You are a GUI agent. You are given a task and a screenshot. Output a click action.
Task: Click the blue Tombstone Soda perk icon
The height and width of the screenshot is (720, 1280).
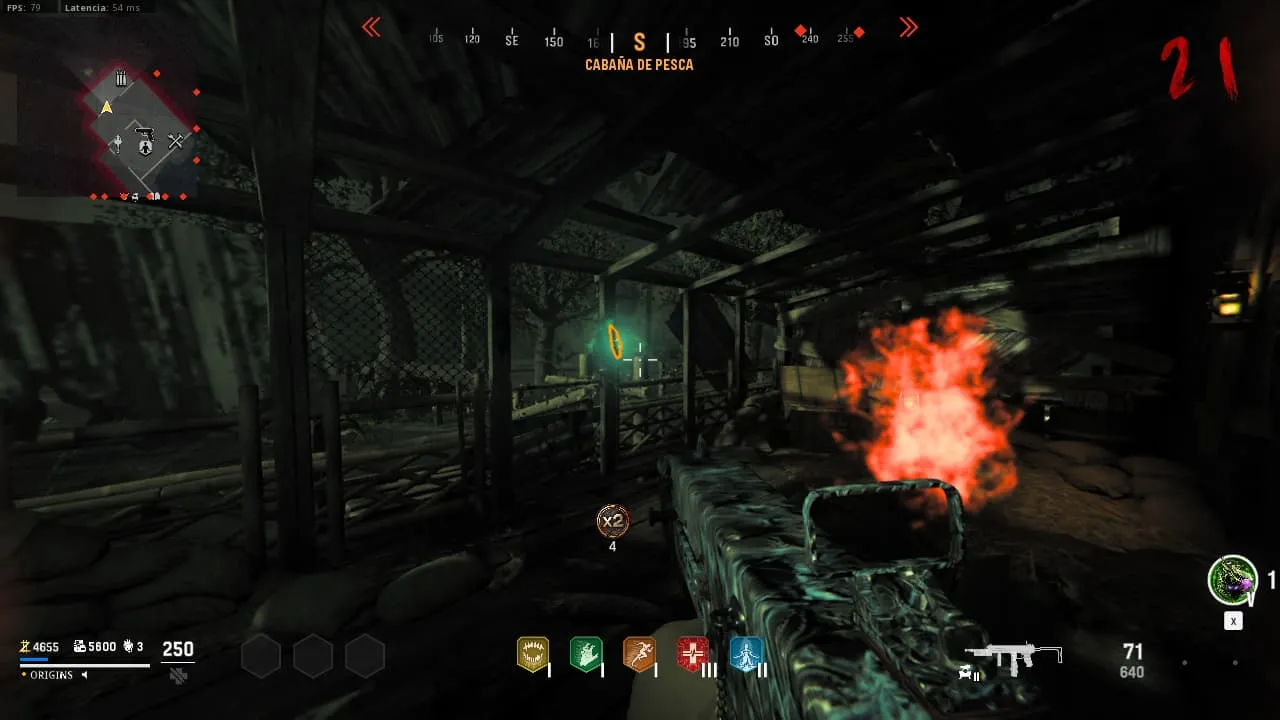(x=745, y=654)
